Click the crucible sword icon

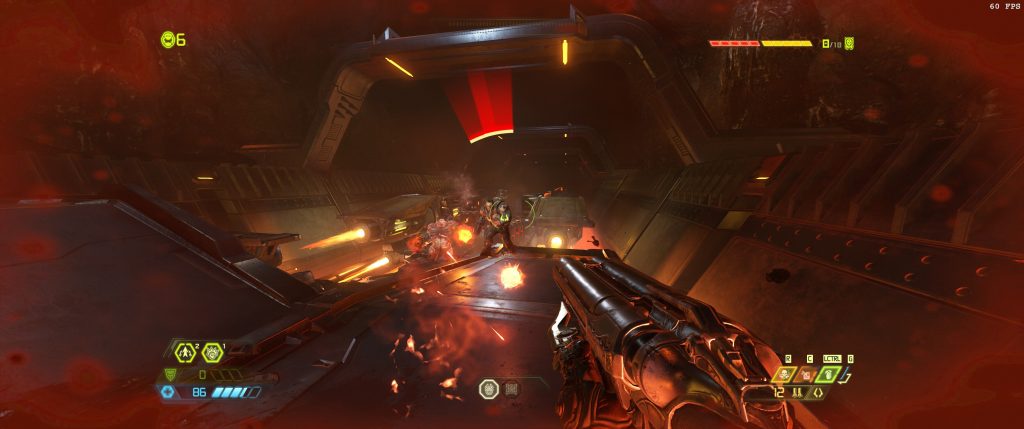[849, 376]
